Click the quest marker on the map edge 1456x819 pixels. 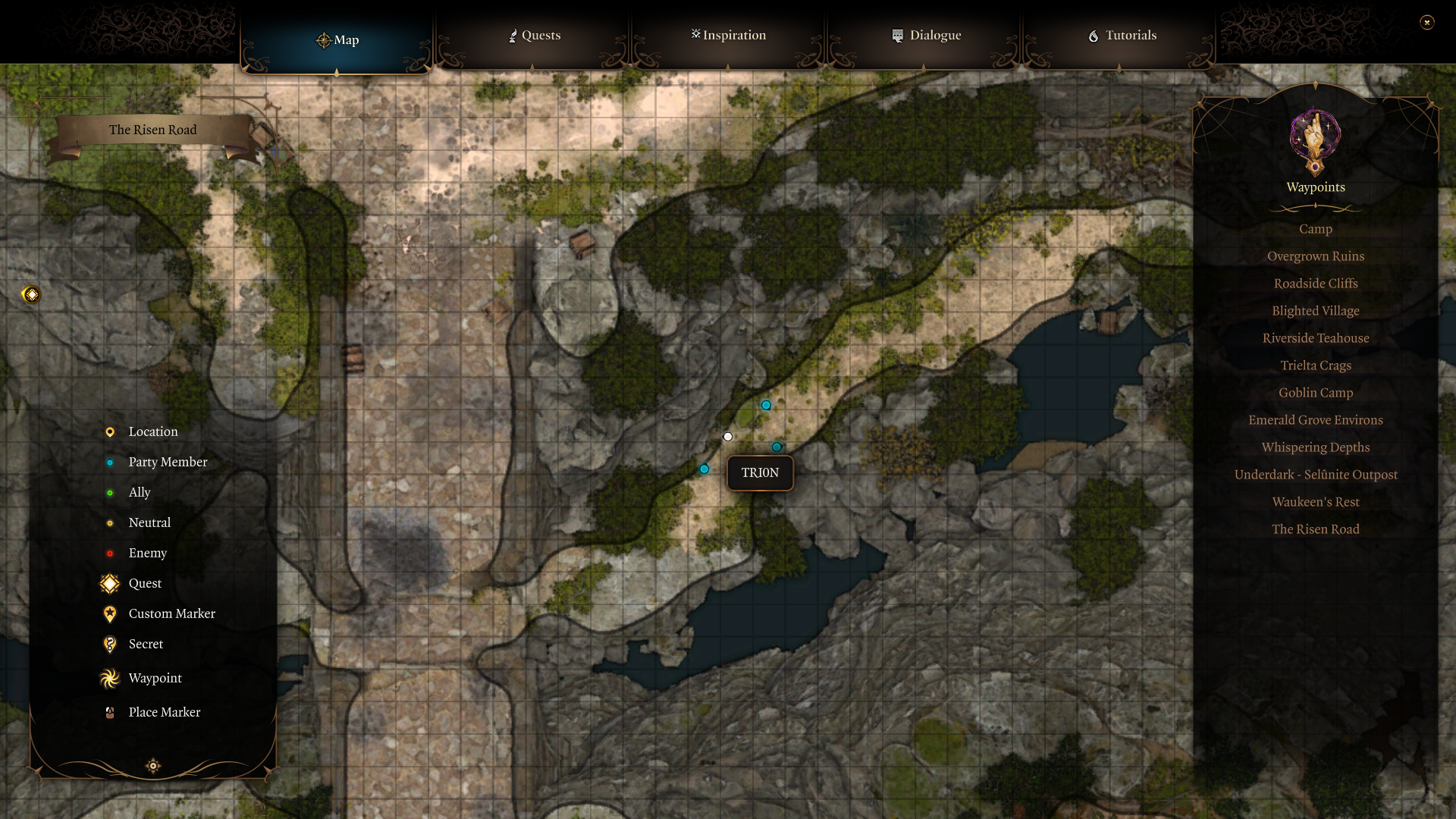(31, 294)
